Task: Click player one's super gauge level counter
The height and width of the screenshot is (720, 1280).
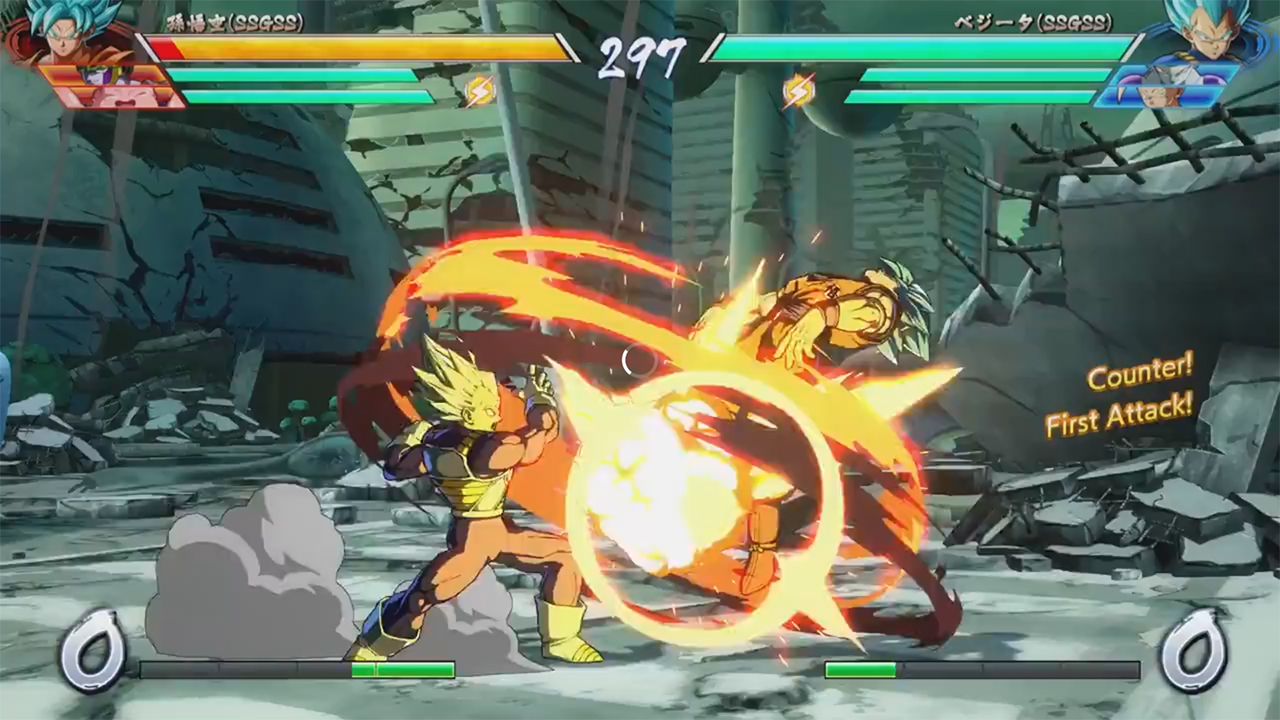Action: point(92,651)
